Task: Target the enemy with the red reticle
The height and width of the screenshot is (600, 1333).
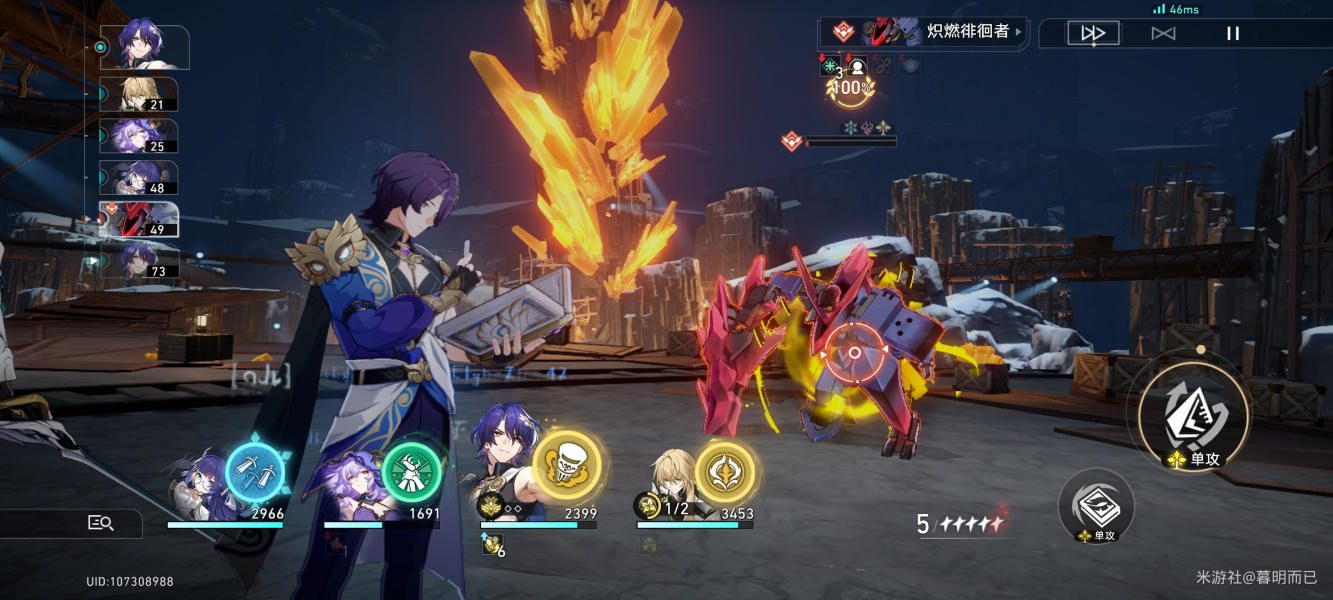Action: pyautogui.click(x=854, y=352)
